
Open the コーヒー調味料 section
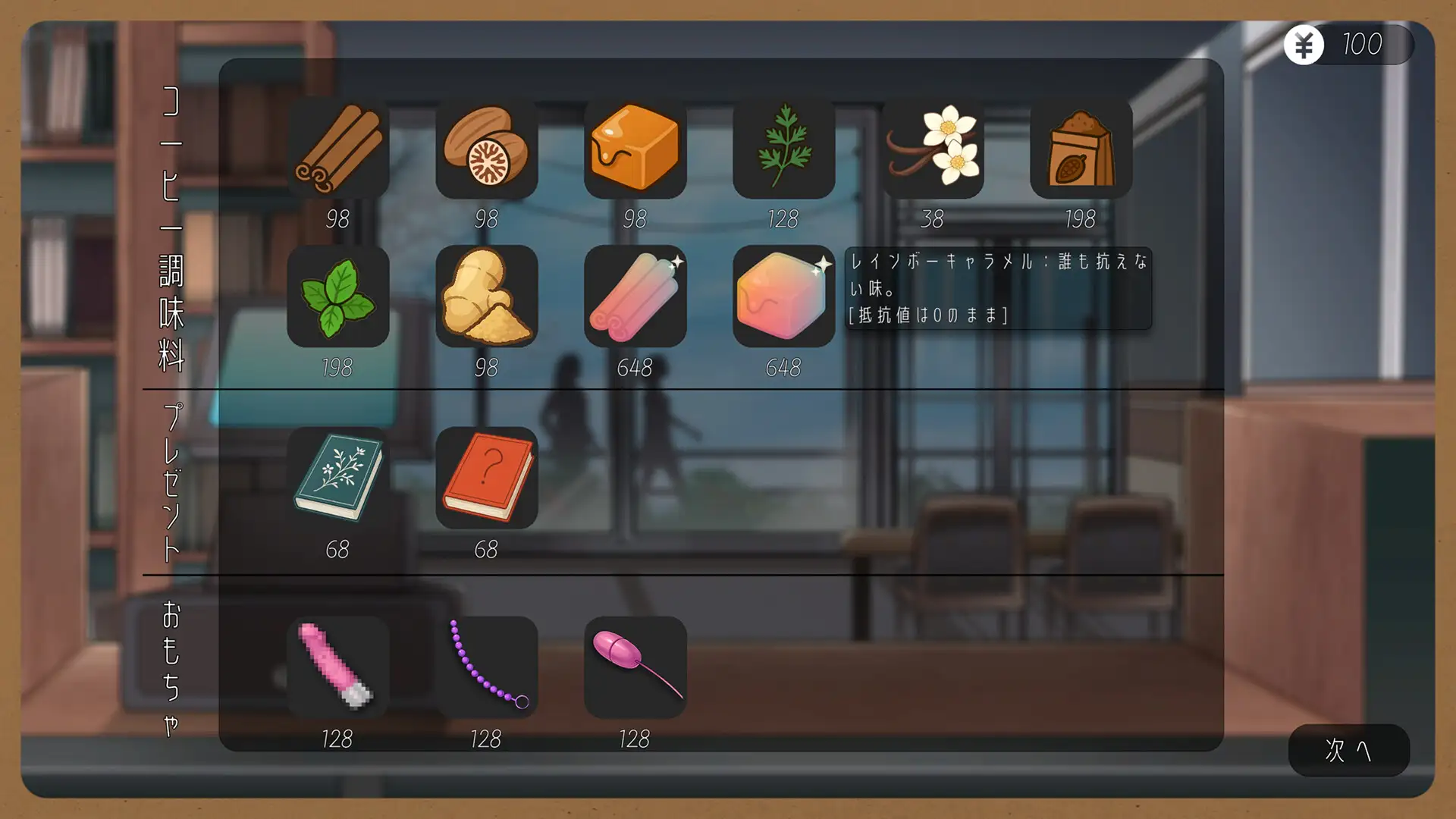[x=170, y=227]
